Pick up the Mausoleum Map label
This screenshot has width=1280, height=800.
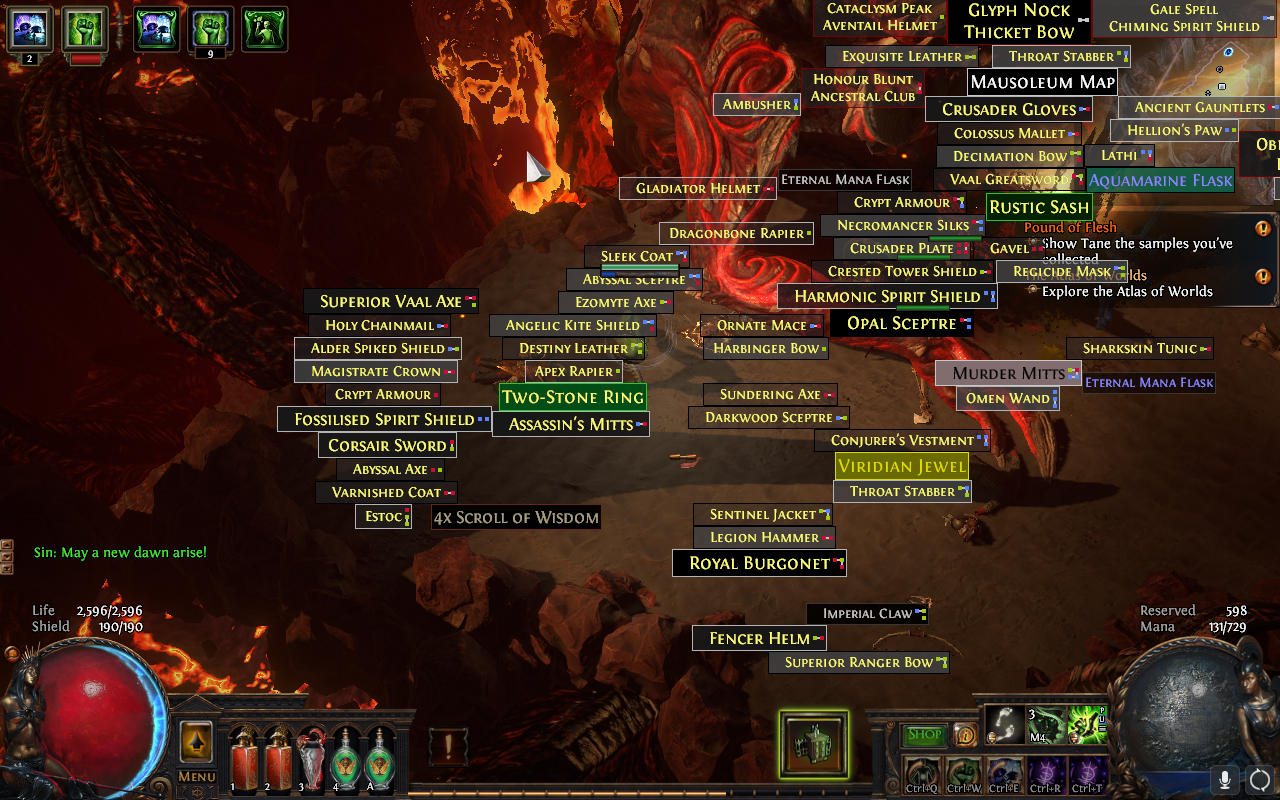click(1042, 82)
